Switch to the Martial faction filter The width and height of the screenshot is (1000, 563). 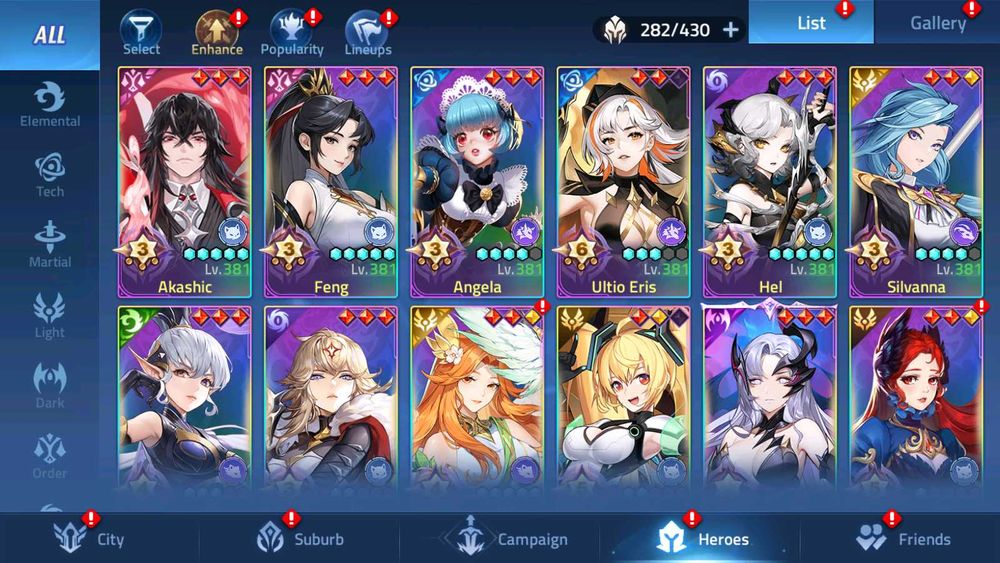point(50,245)
